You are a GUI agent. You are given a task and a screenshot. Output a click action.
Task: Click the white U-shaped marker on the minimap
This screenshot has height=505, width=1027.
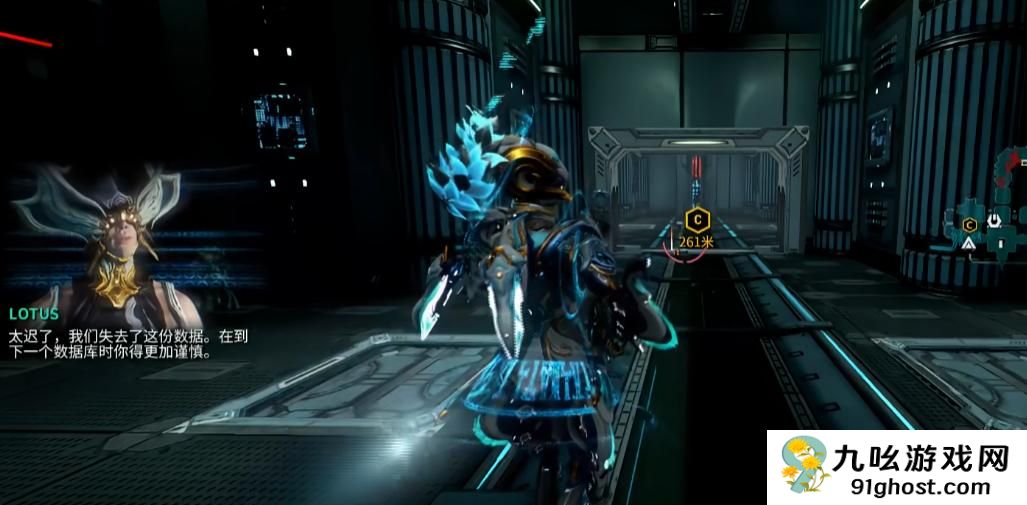(994, 221)
